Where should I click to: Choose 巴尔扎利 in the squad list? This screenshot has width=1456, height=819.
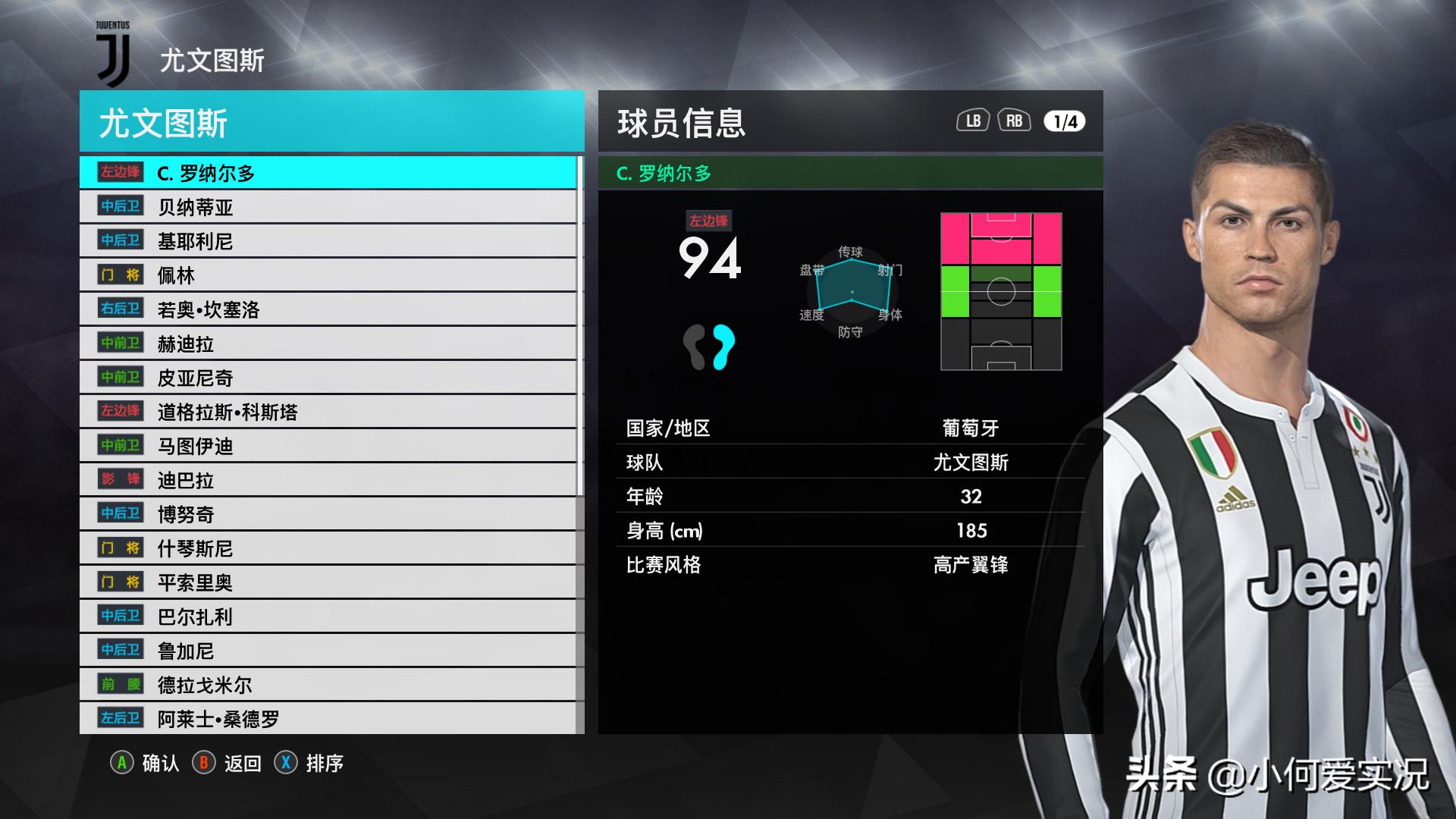pos(328,617)
